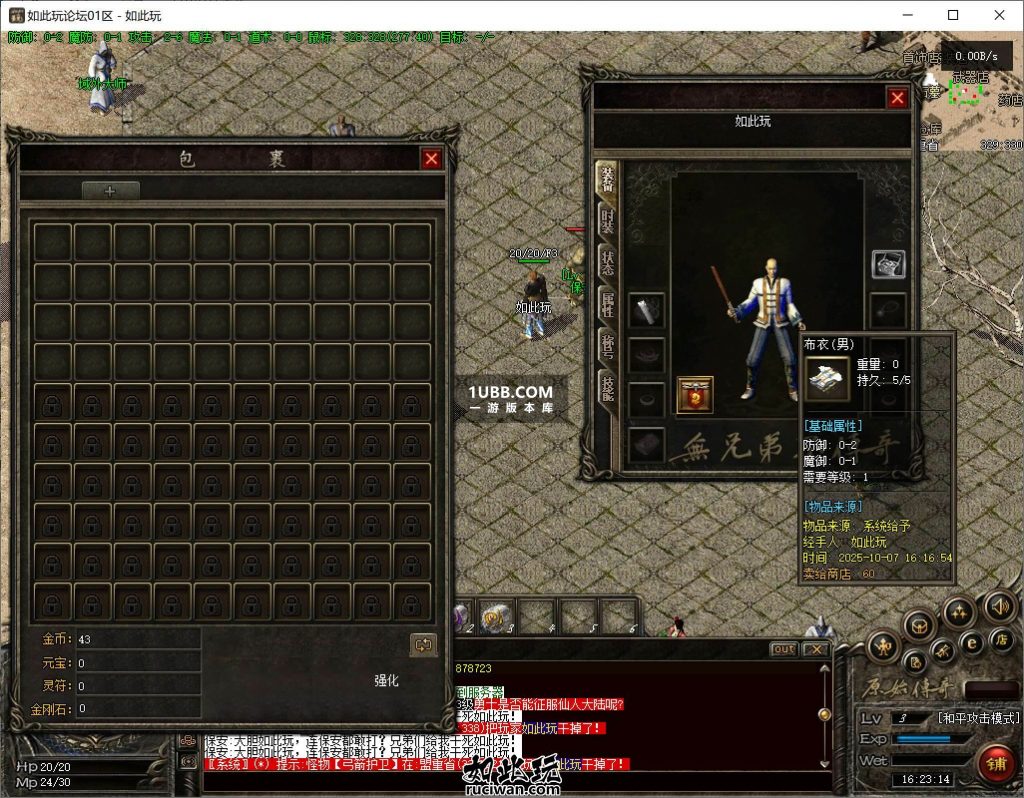Close the 包裹 inventory window

(431, 158)
